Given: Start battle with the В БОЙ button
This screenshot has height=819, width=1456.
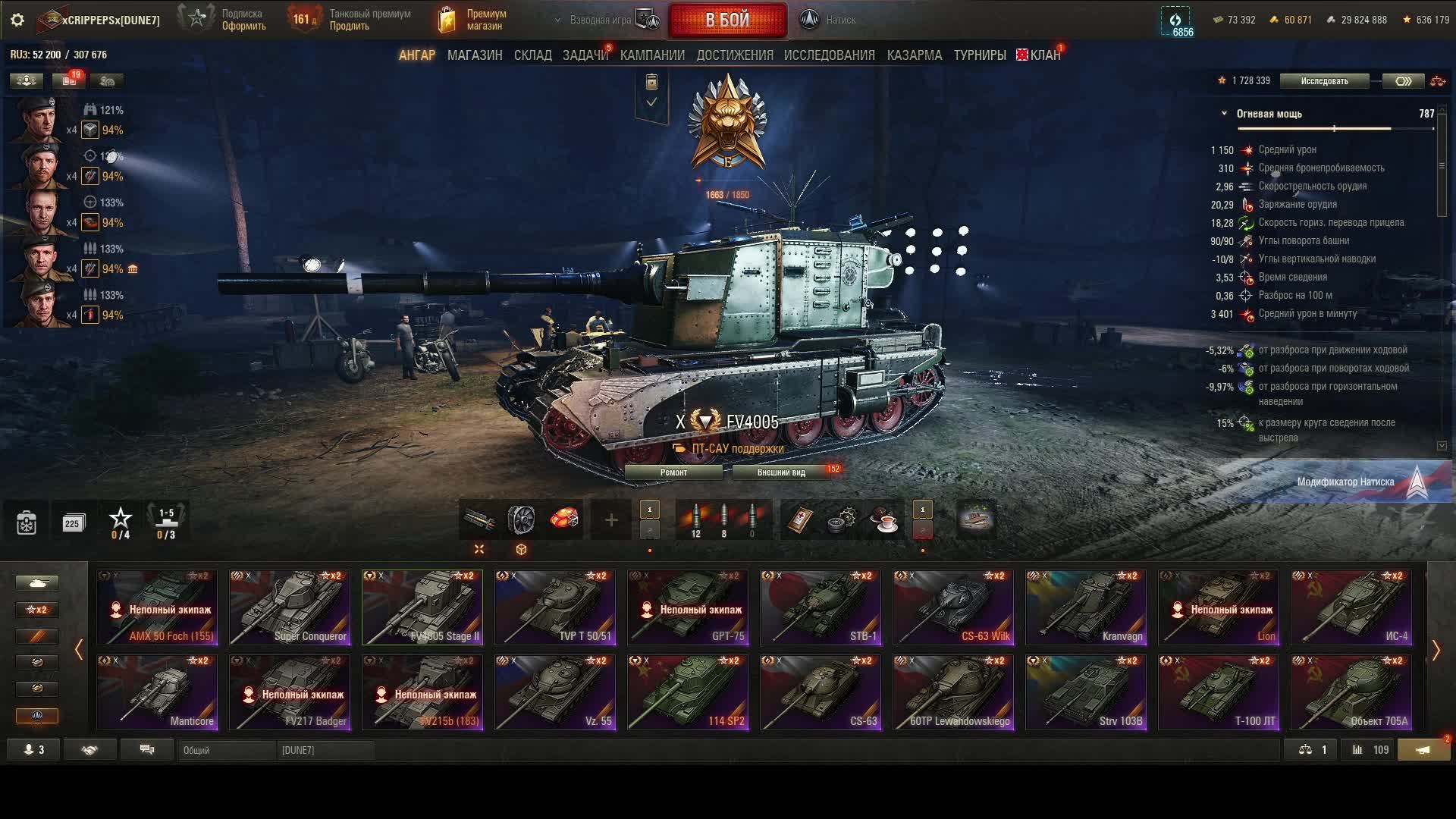Looking at the screenshot, I should [727, 20].
